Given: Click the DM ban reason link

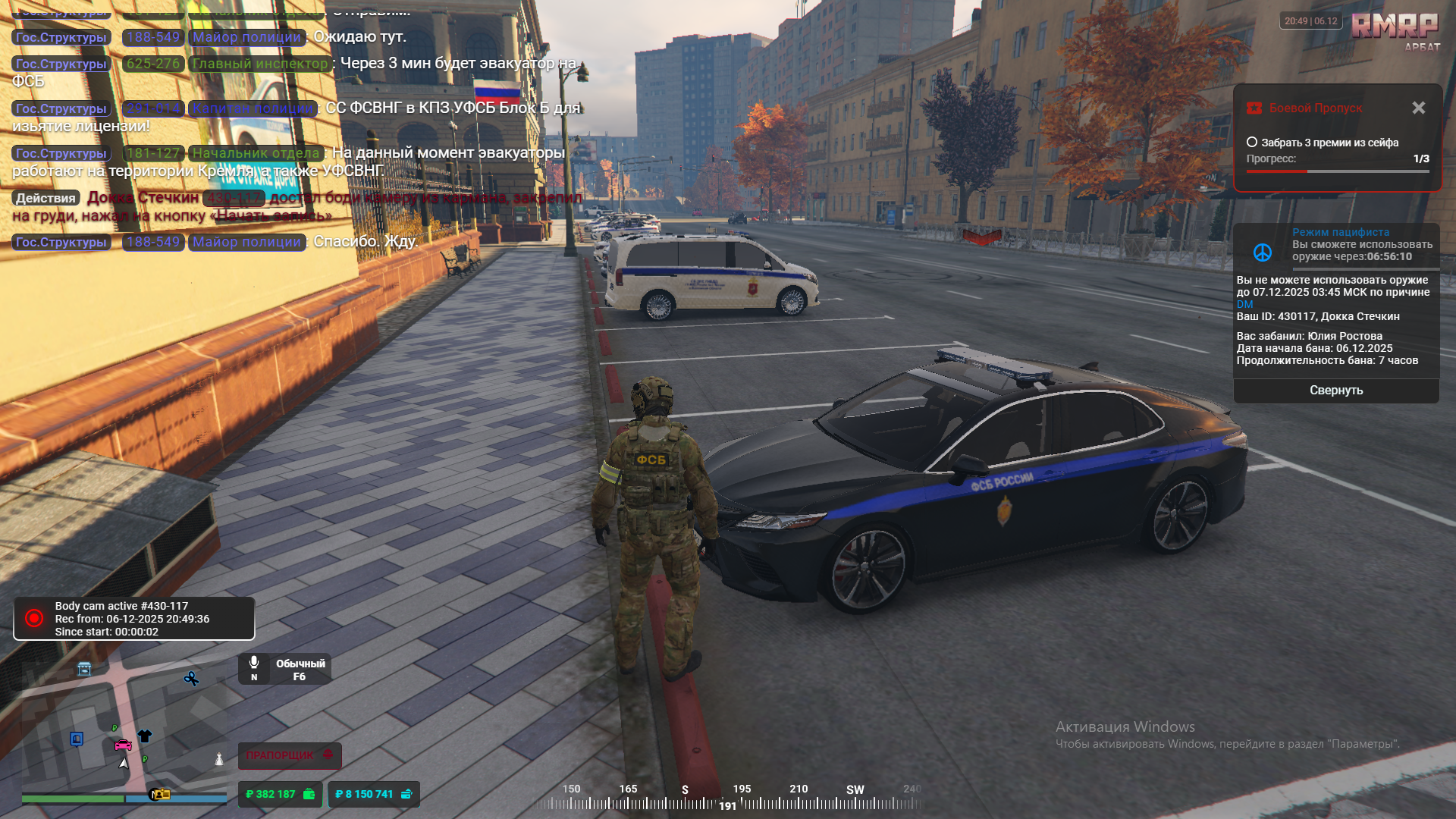Looking at the screenshot, I should pyautogui.click(x=1244, y=304).
